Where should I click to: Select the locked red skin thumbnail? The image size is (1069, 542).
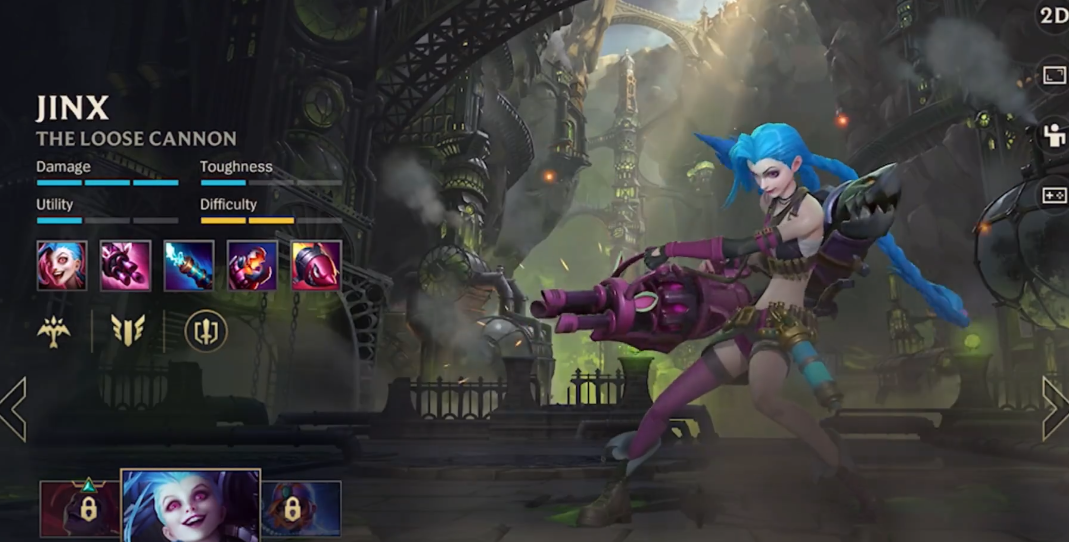tap(79, 509)
